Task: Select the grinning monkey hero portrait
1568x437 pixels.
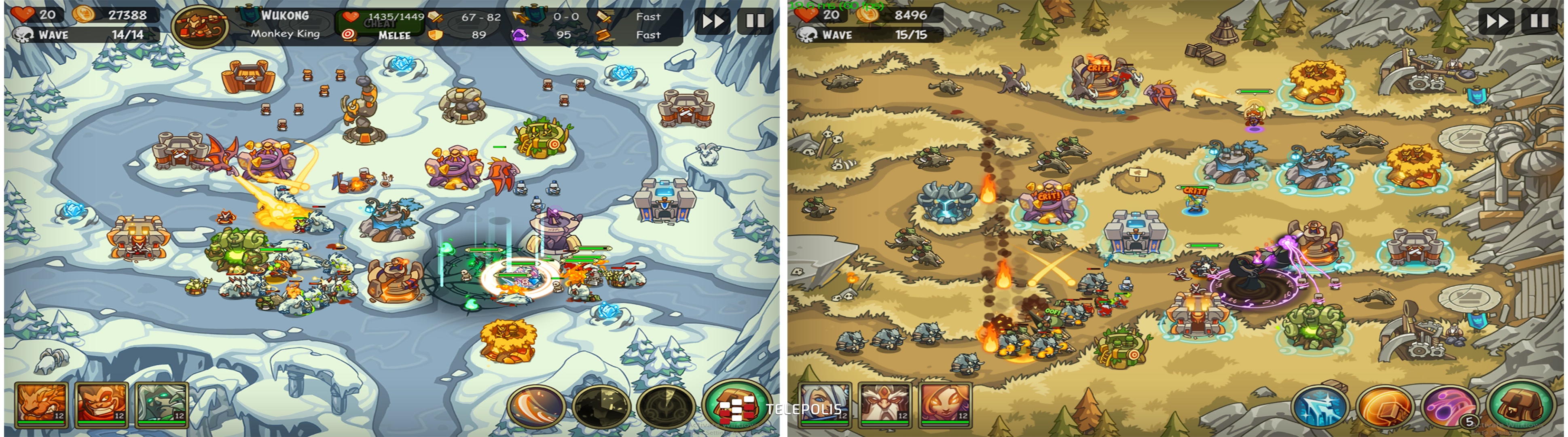Action: coord(101,404)
